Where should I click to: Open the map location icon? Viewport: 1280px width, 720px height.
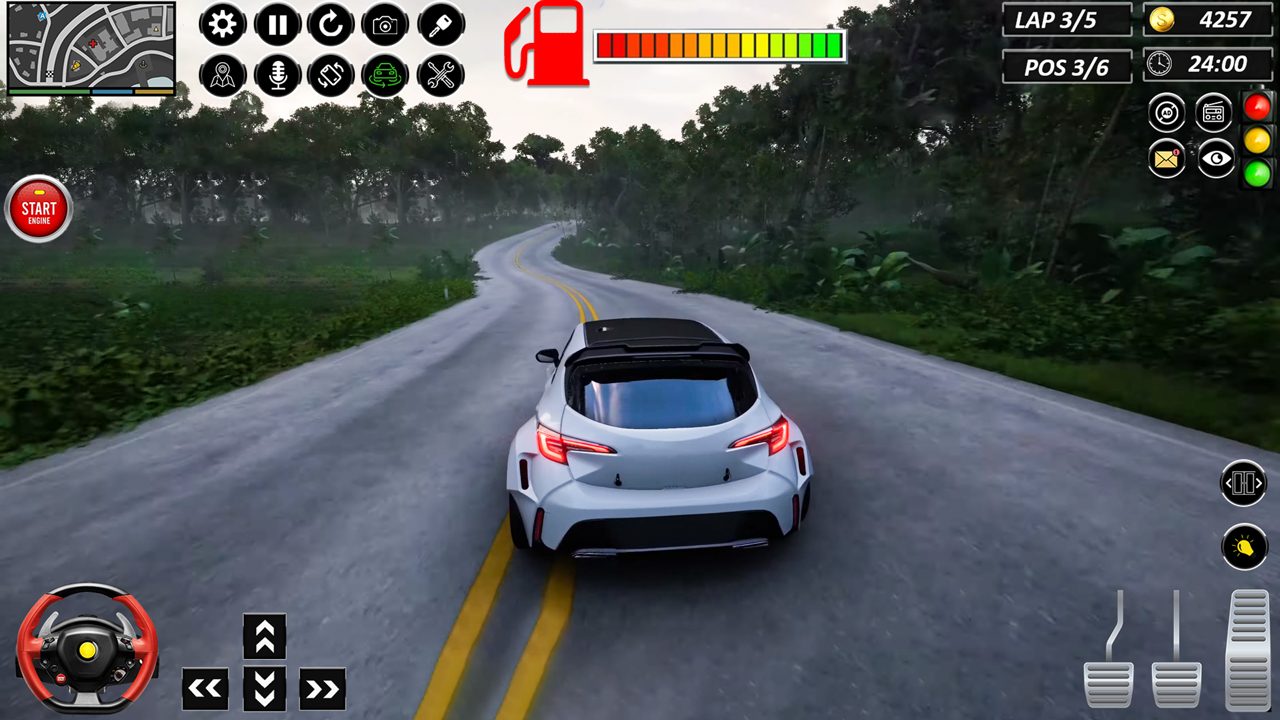222,76
